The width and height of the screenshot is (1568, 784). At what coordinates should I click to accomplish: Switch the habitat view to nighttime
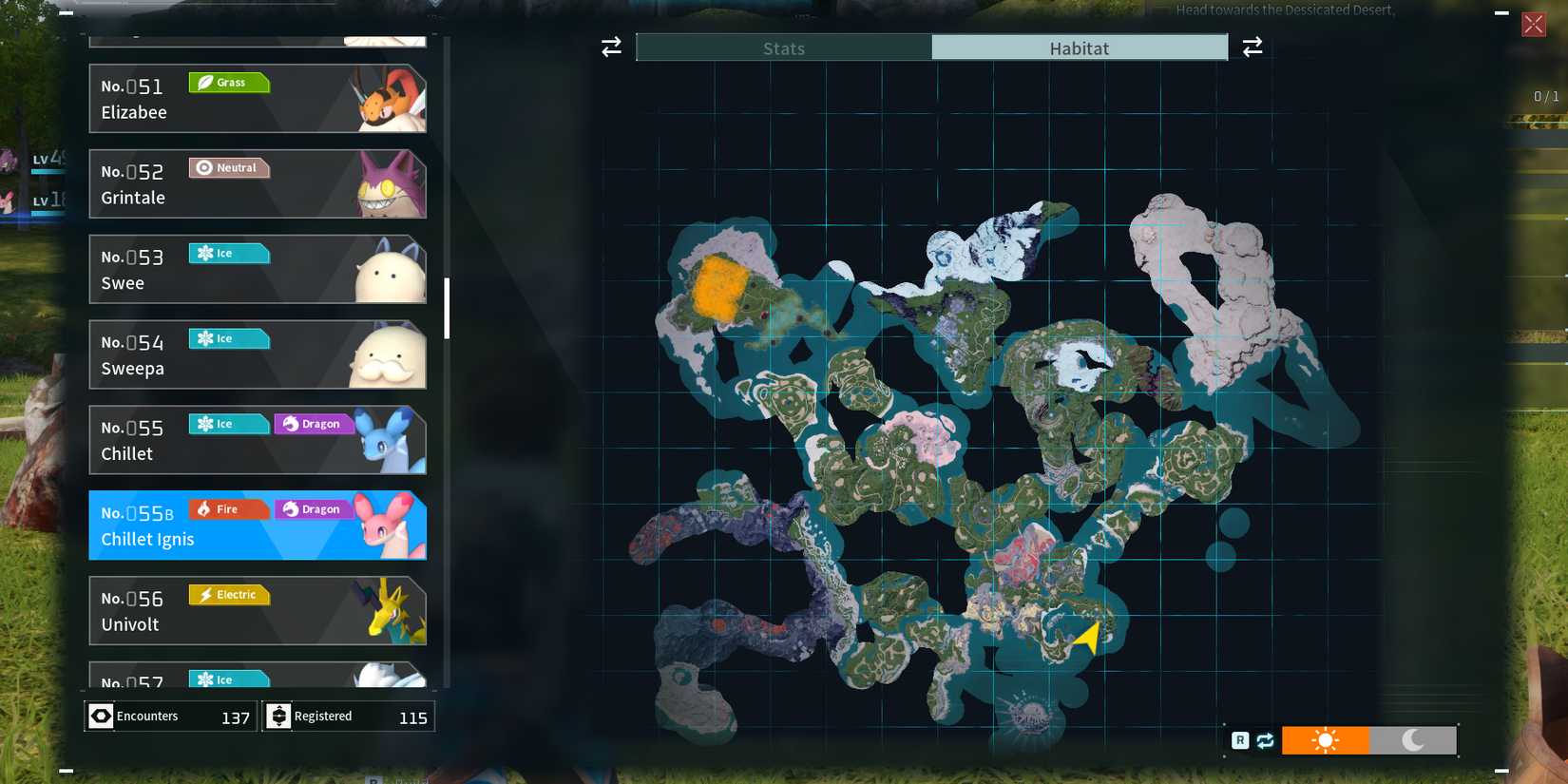(x=1413, y=739)
